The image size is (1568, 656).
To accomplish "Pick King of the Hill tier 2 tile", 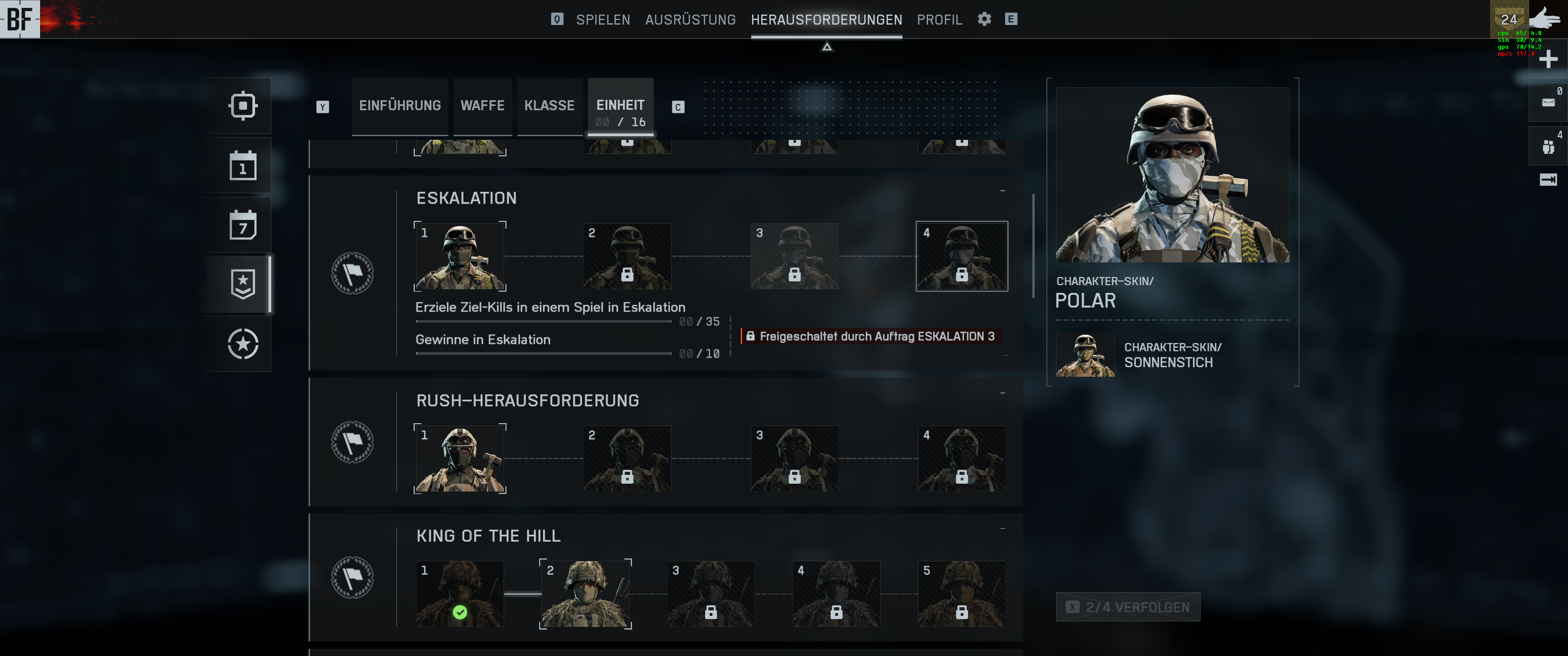I will [x=585, y=593].
